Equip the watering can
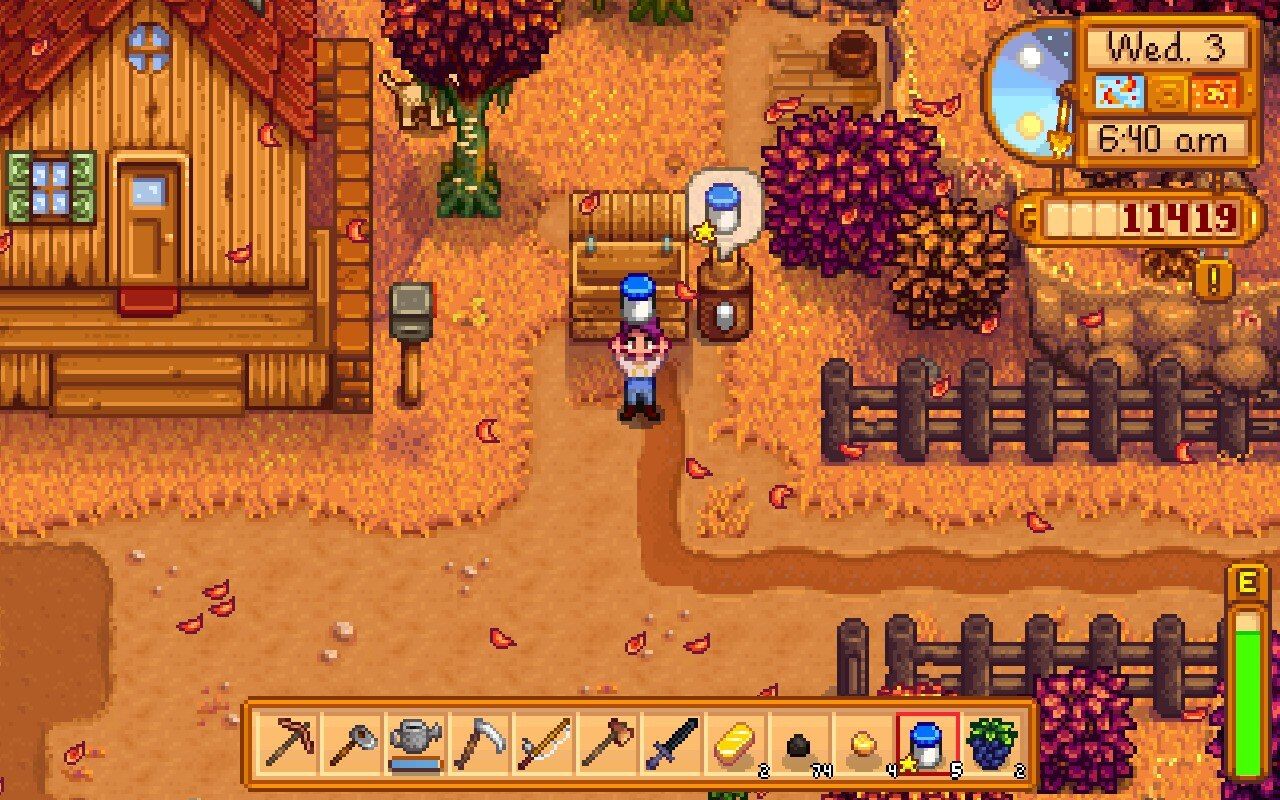 [416, 744]
